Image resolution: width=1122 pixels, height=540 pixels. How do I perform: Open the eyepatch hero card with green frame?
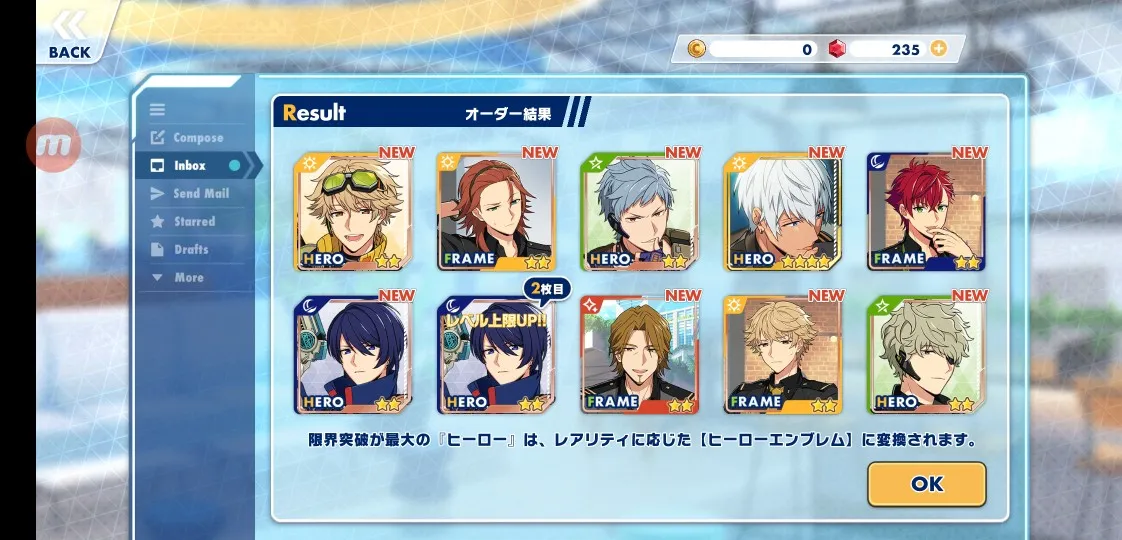(x=926, y=355)
